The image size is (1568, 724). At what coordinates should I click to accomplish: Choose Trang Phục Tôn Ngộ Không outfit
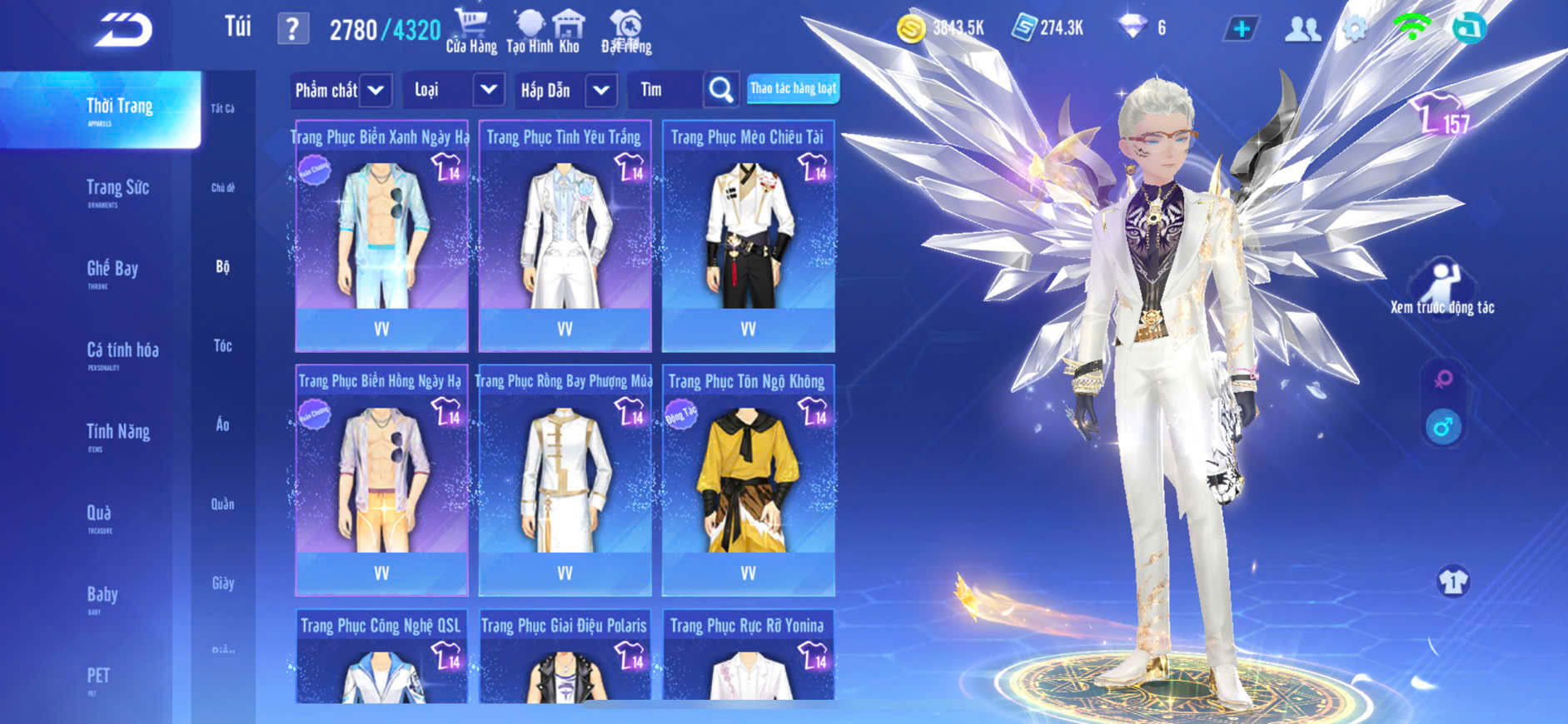[748, 481]
